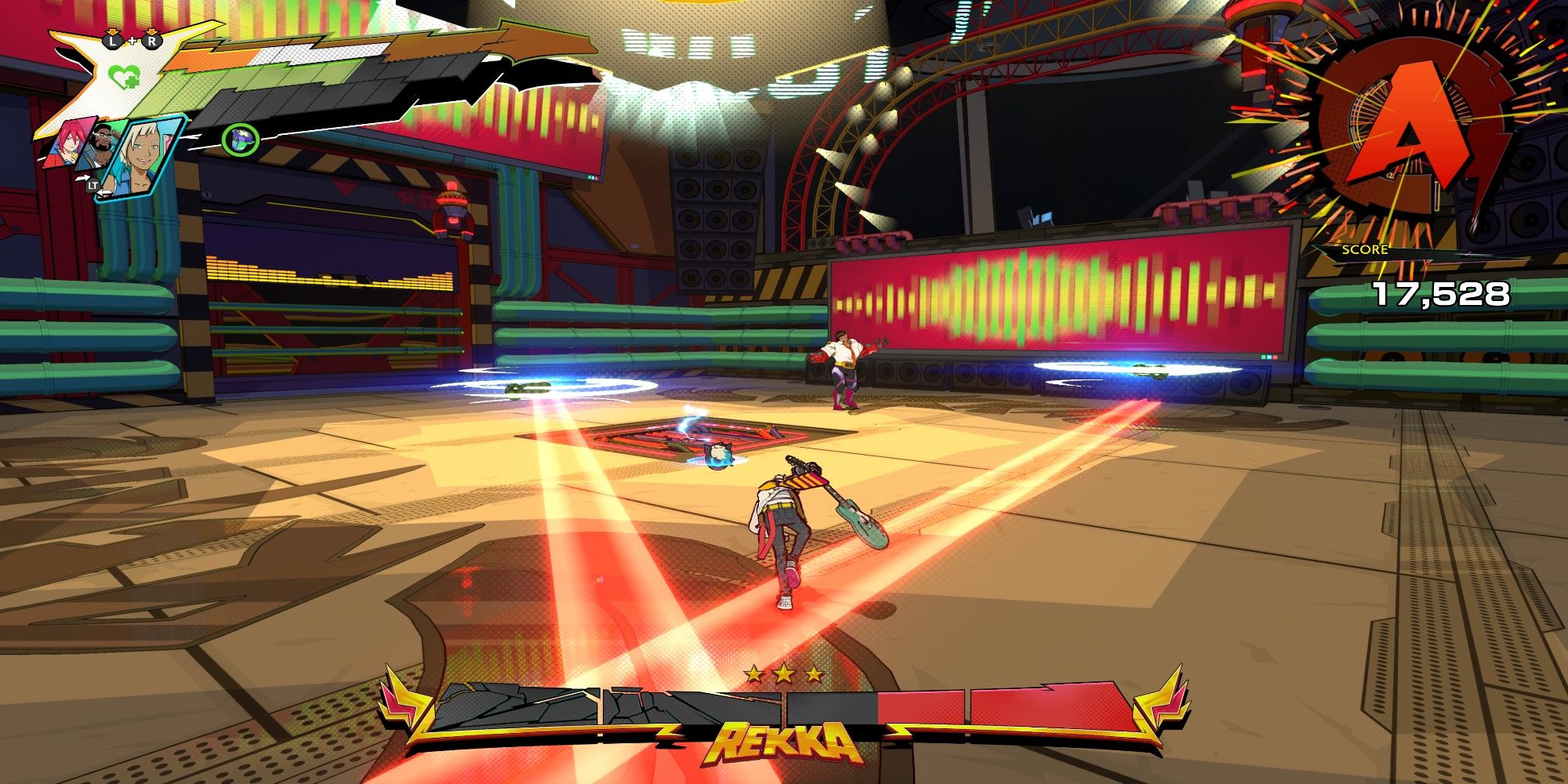
Task: Click the winged emblem on the boss bar's left end
Action: [405, 703]
